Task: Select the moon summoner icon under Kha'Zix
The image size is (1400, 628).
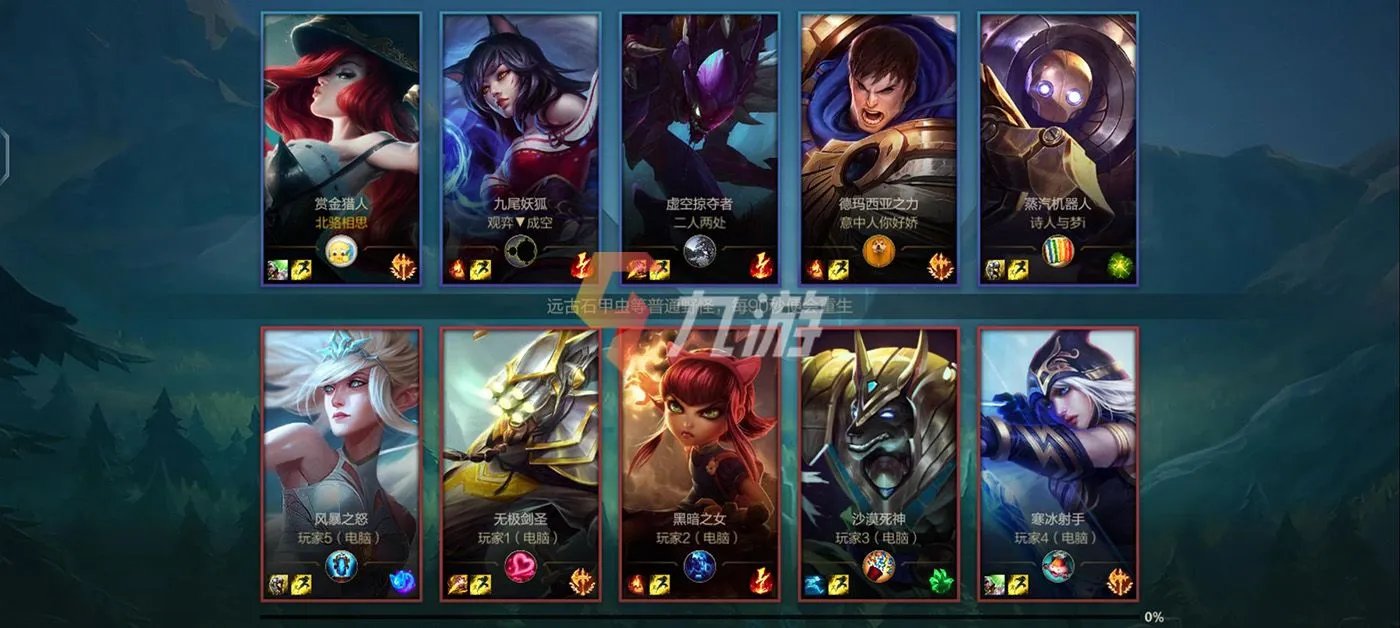Action: (x=699, y=251)
